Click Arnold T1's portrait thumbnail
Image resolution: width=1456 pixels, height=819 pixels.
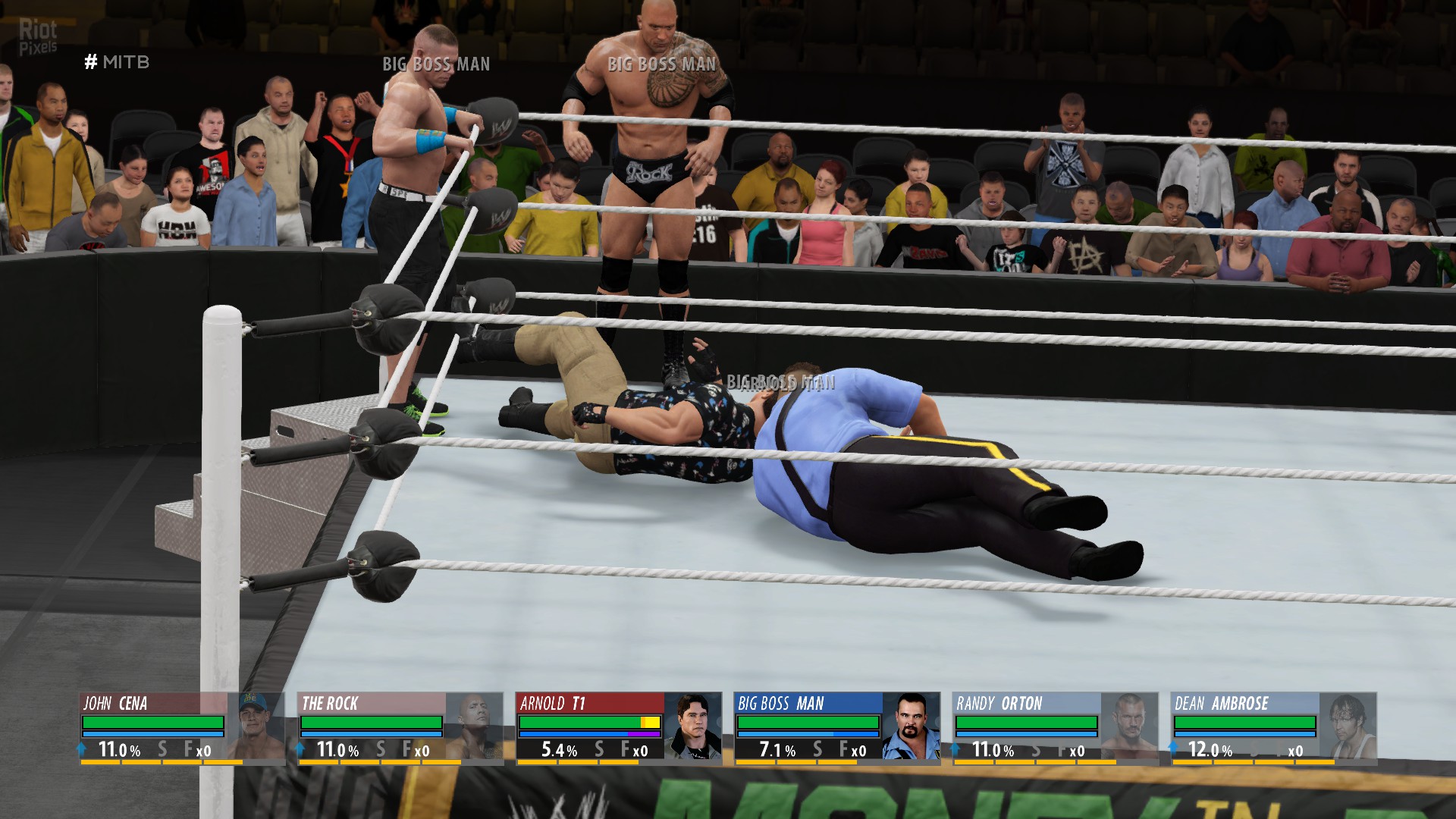click(693, 726)
